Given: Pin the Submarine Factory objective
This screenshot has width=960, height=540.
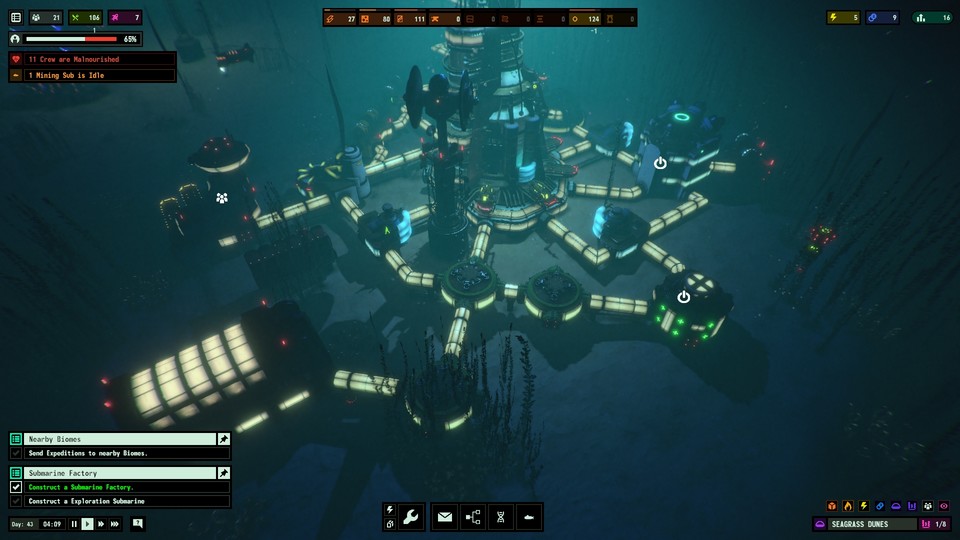Looking at the screenshot, I should click(224, 473).
